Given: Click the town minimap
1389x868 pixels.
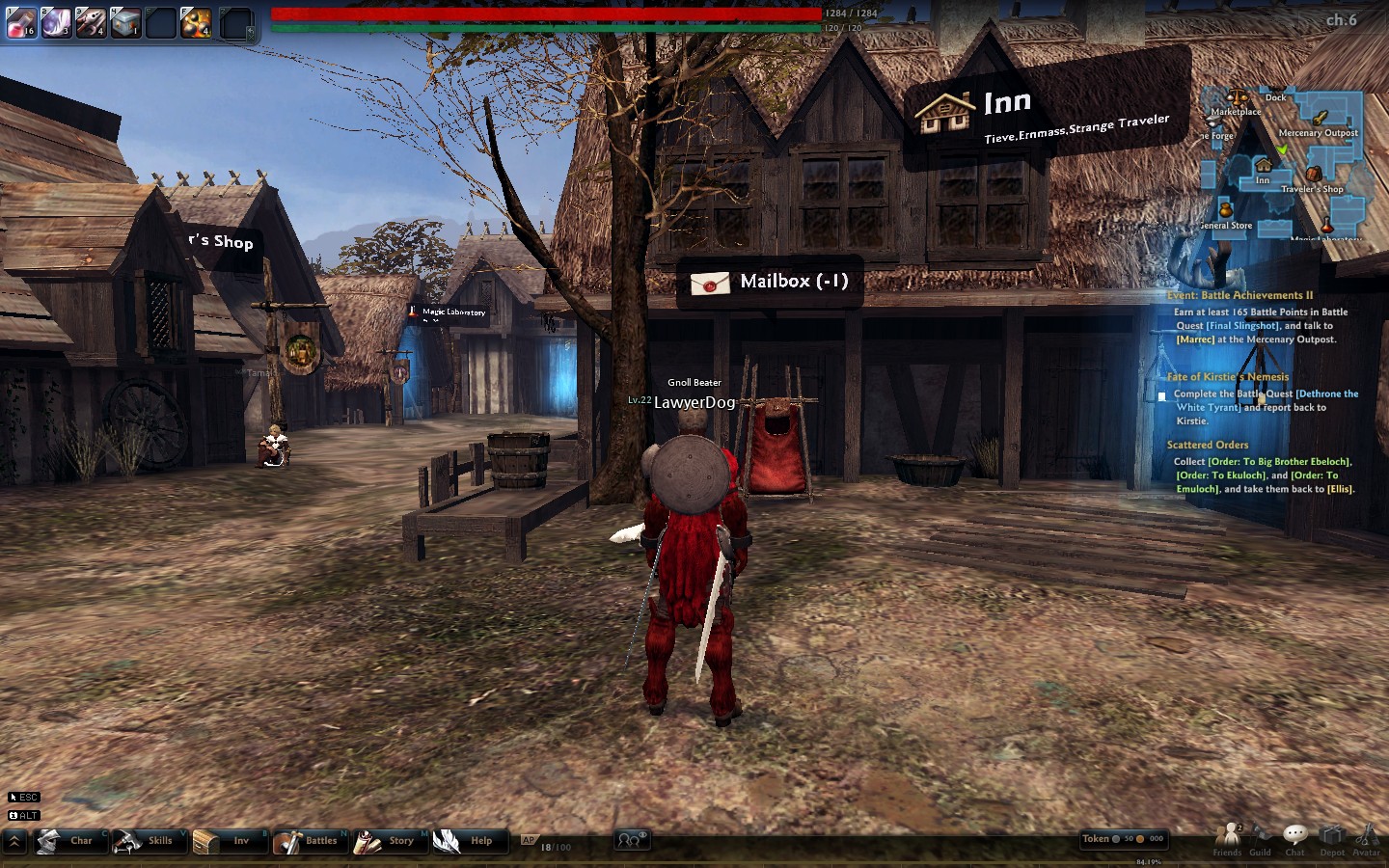Looking at the screenshot, I should [1283, 164].
